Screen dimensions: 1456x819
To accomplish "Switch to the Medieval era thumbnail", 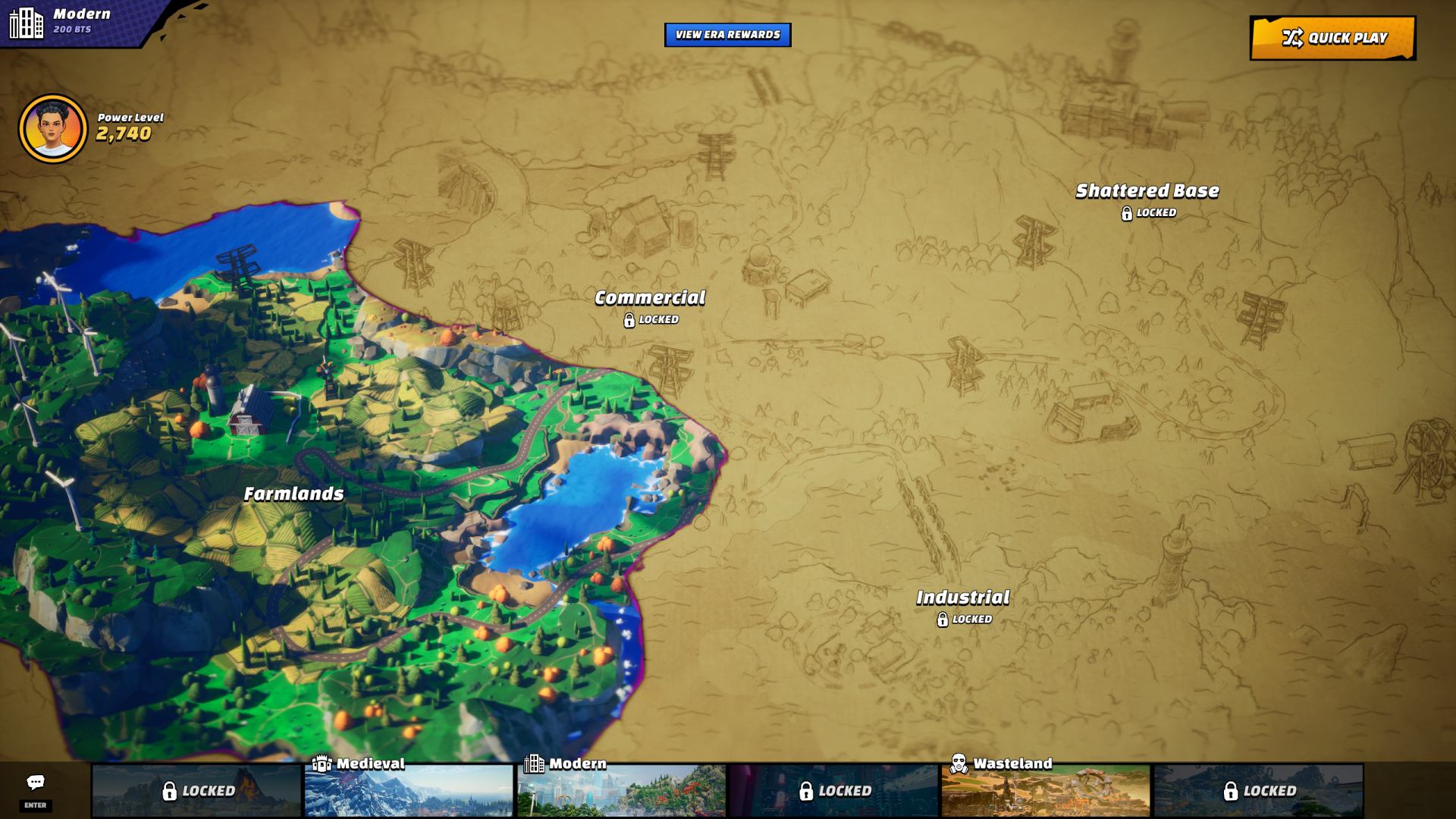I will pyautogui.click(x=409, y=790).
